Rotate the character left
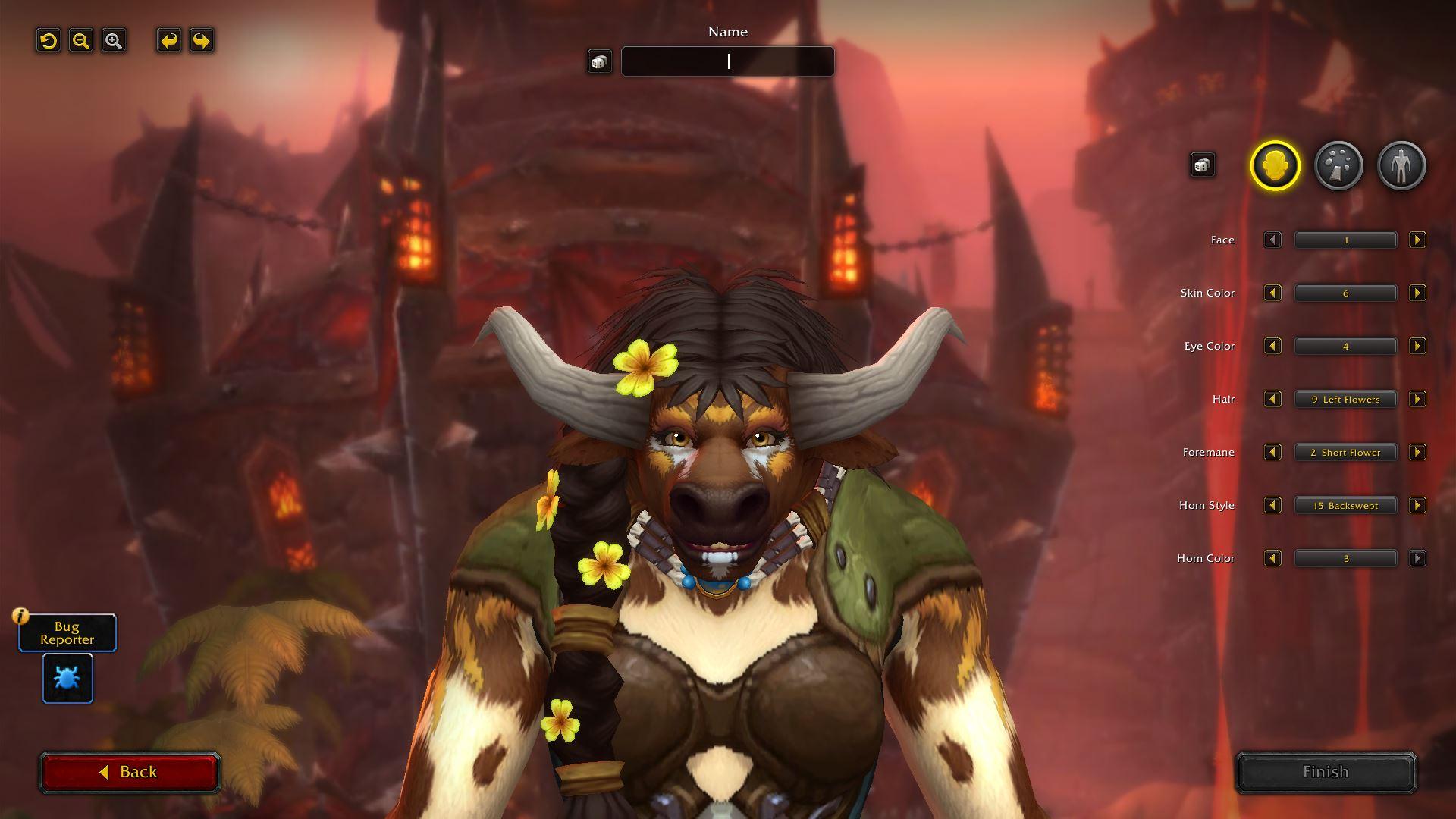 [169, 41]
